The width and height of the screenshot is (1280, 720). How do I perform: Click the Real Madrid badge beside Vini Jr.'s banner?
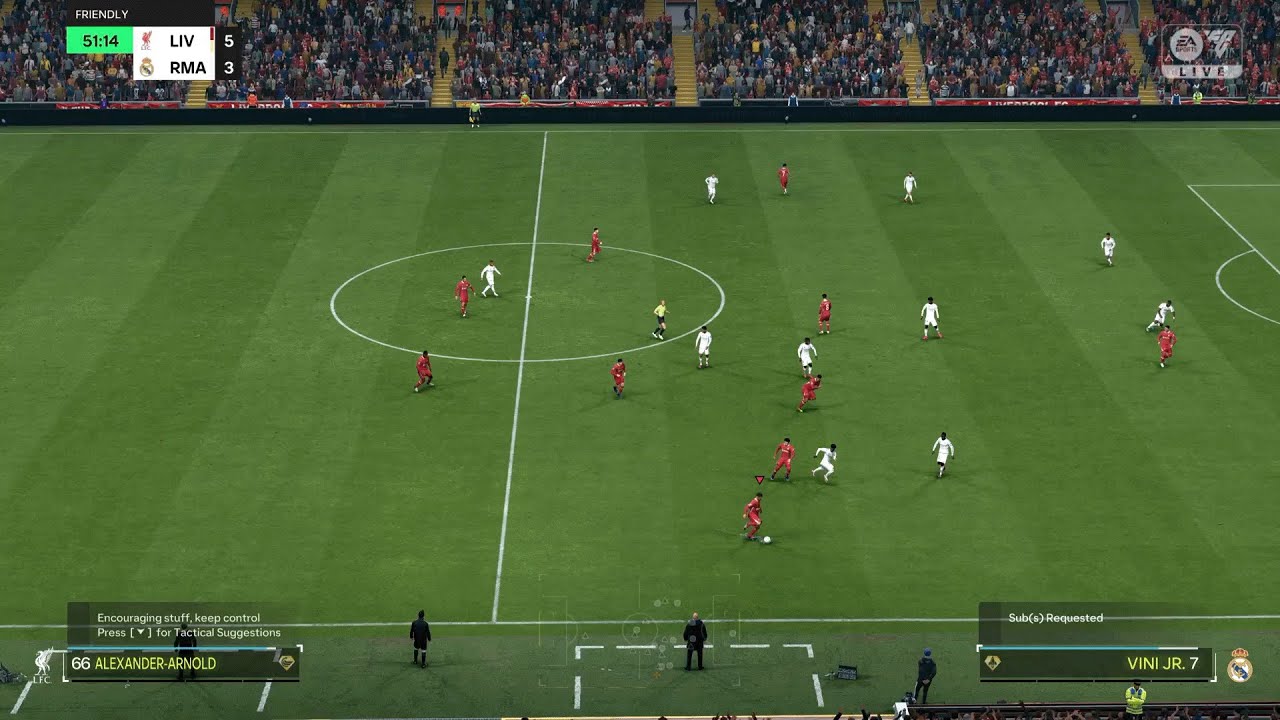[x=1239, y=666]
